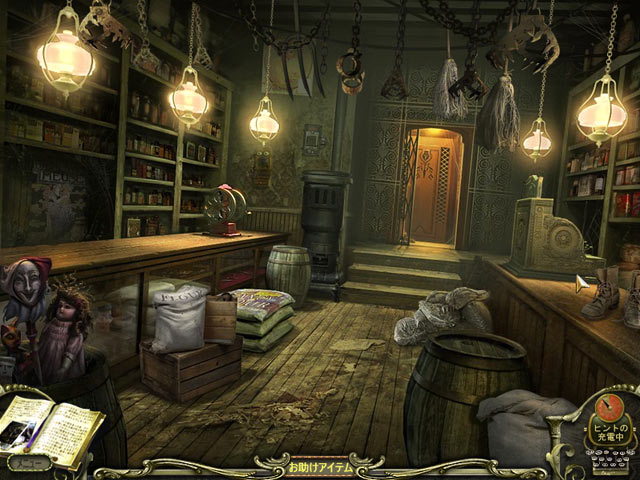
Task: Open the メニュー menu button
Action: click(x=28, y=463)
